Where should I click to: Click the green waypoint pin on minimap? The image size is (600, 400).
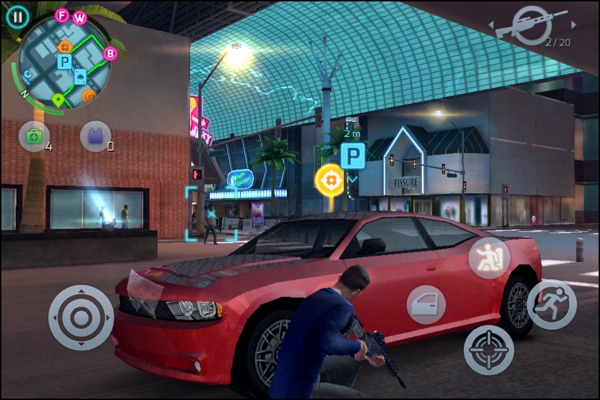tap(59, 99)
